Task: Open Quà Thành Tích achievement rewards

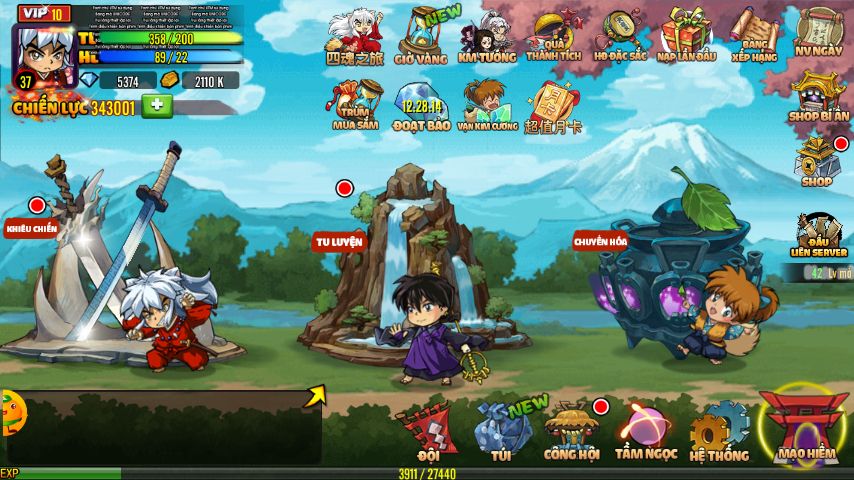Action: coord(555,37)
